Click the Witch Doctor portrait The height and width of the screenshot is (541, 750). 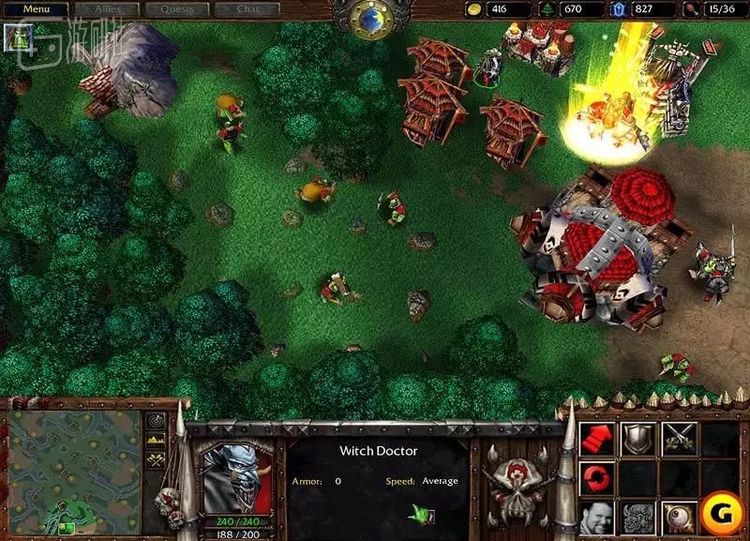tap(237, 478)
